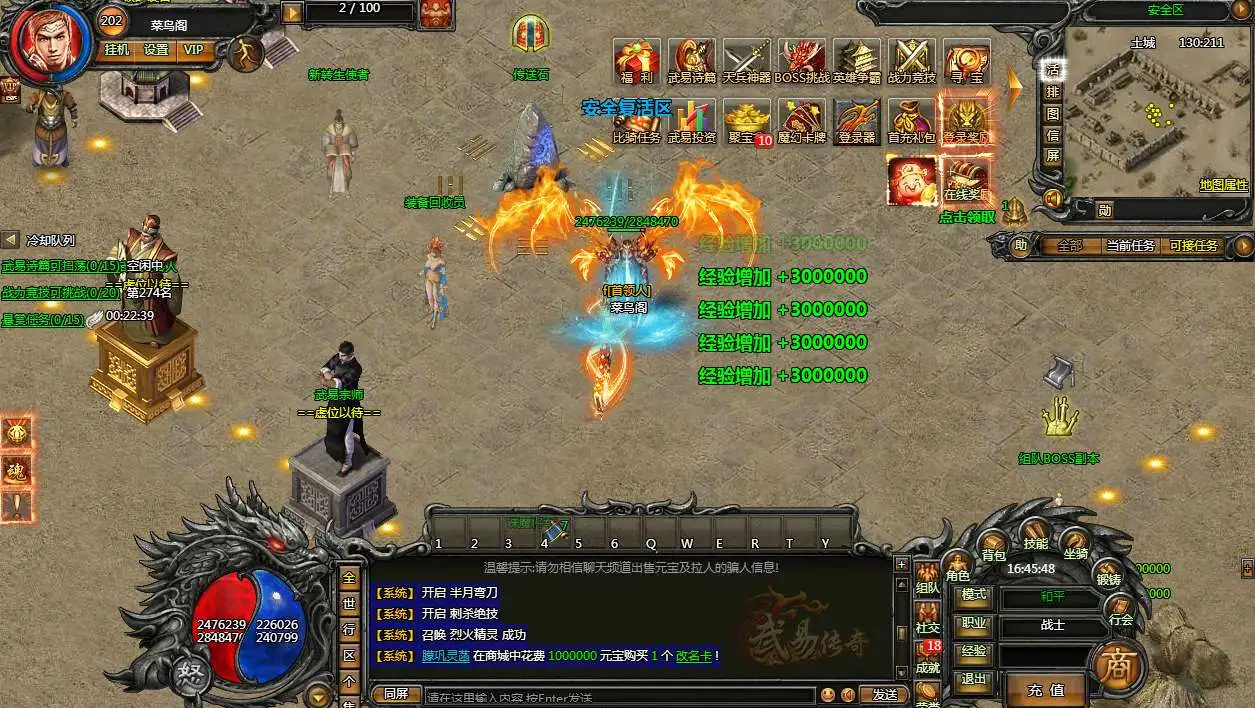
Task: Open the 技能 skills panel
Action: [1035, 533]
